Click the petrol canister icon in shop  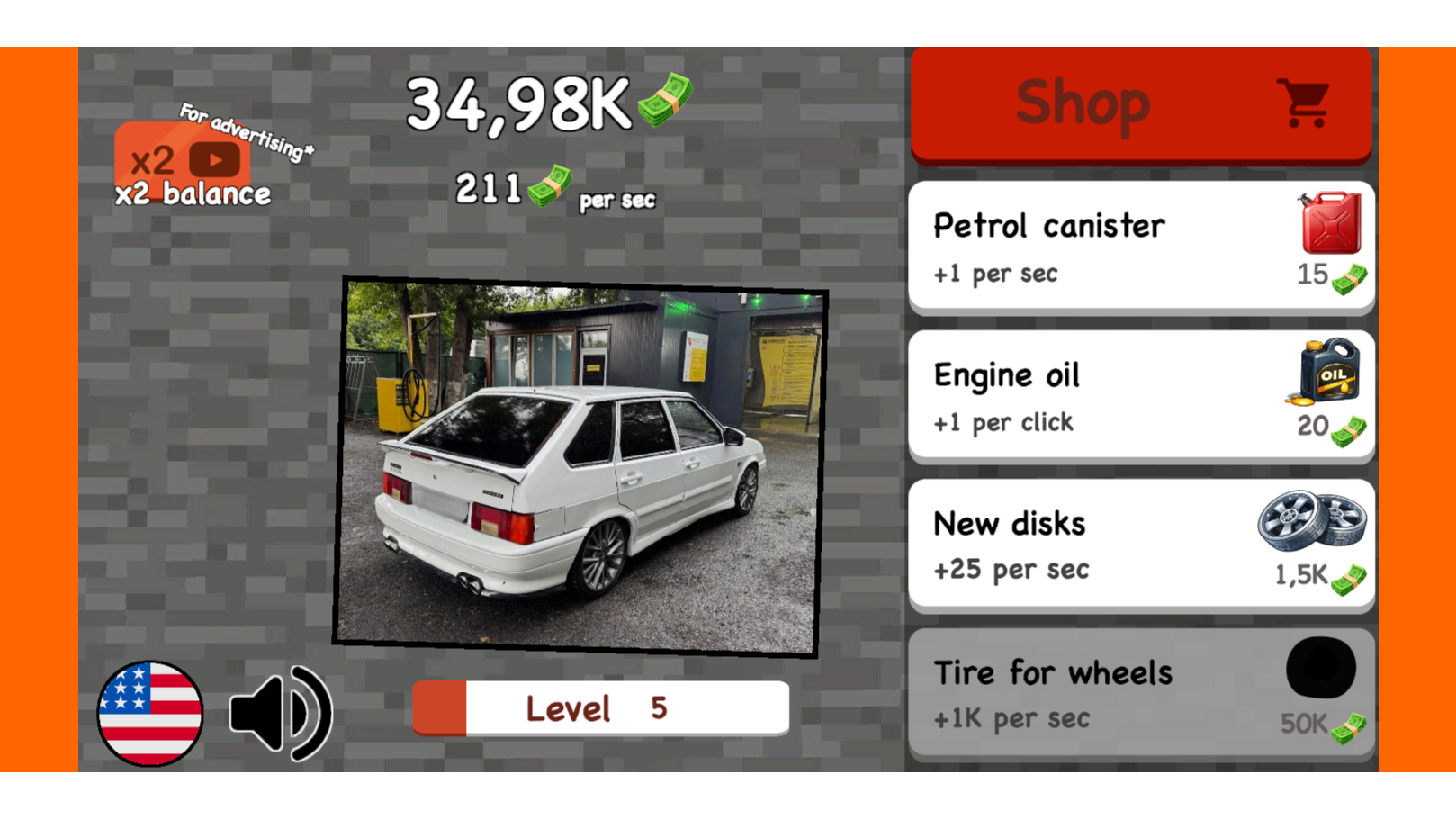pos(1326,223)
